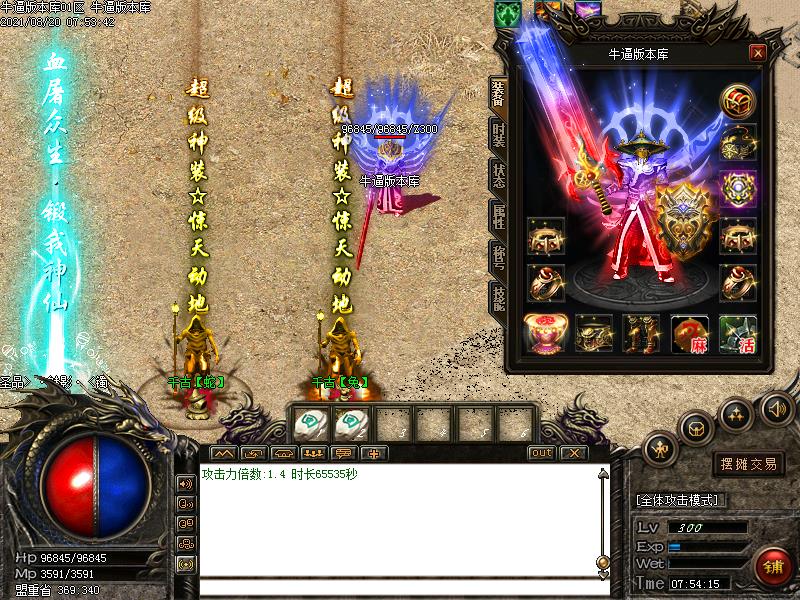
Task: Open the 状态 tab
Action: point(498,173)
